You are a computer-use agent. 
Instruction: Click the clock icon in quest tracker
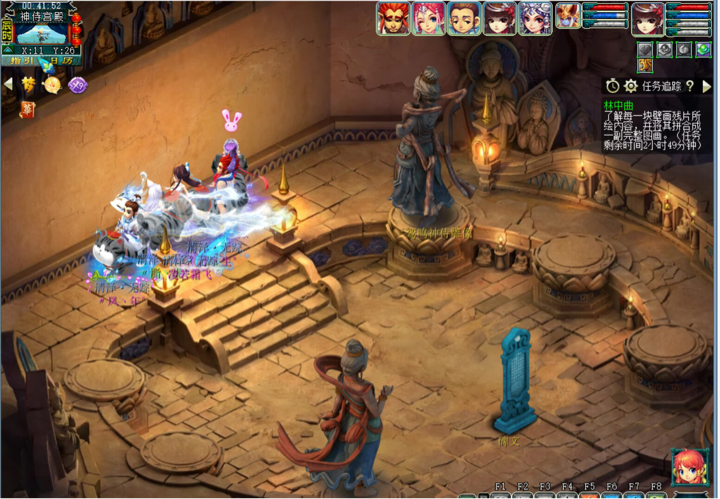pyautogui.click(x=611, y=87)
